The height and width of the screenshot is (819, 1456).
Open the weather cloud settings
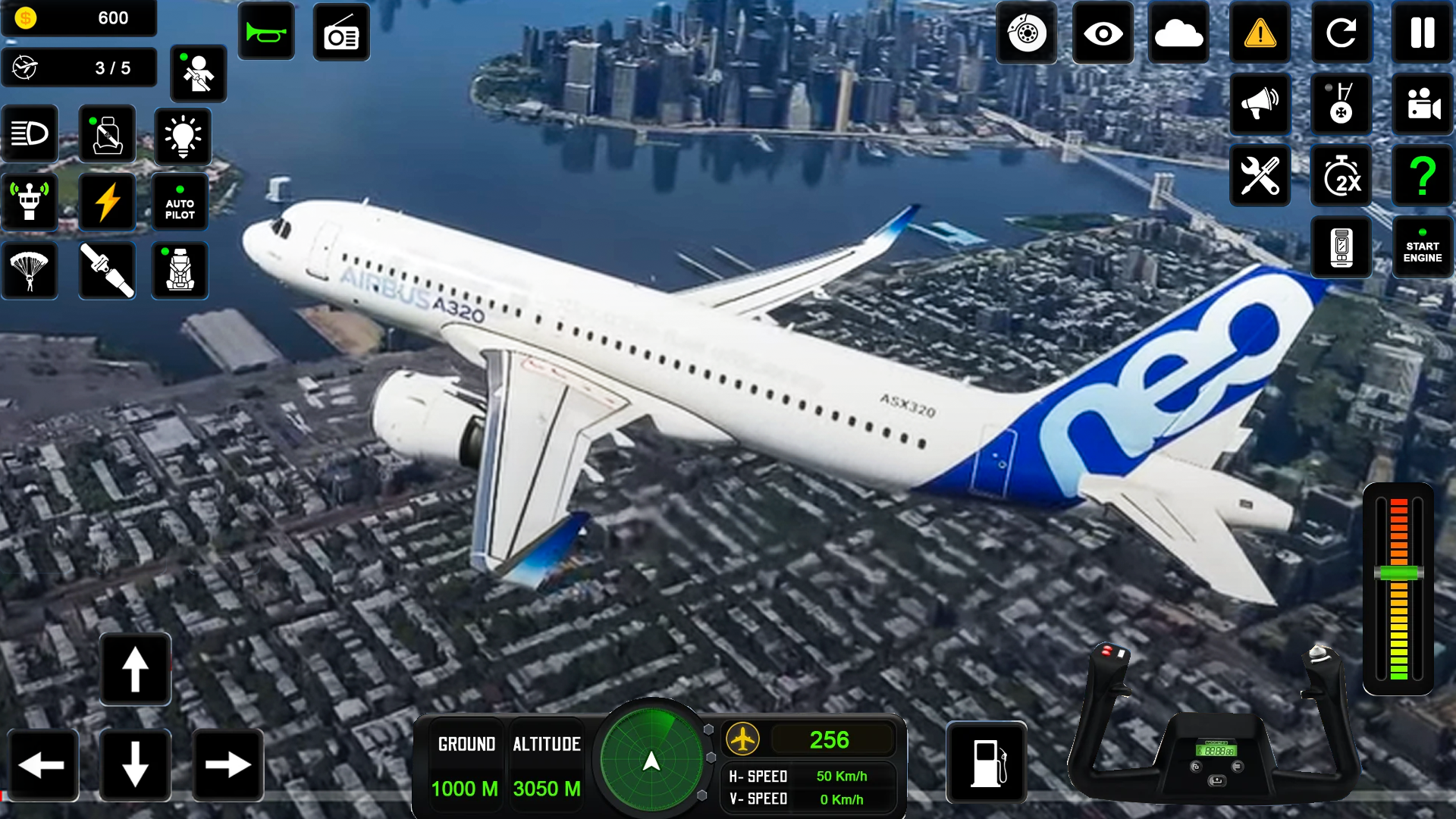coord(1179,33)
